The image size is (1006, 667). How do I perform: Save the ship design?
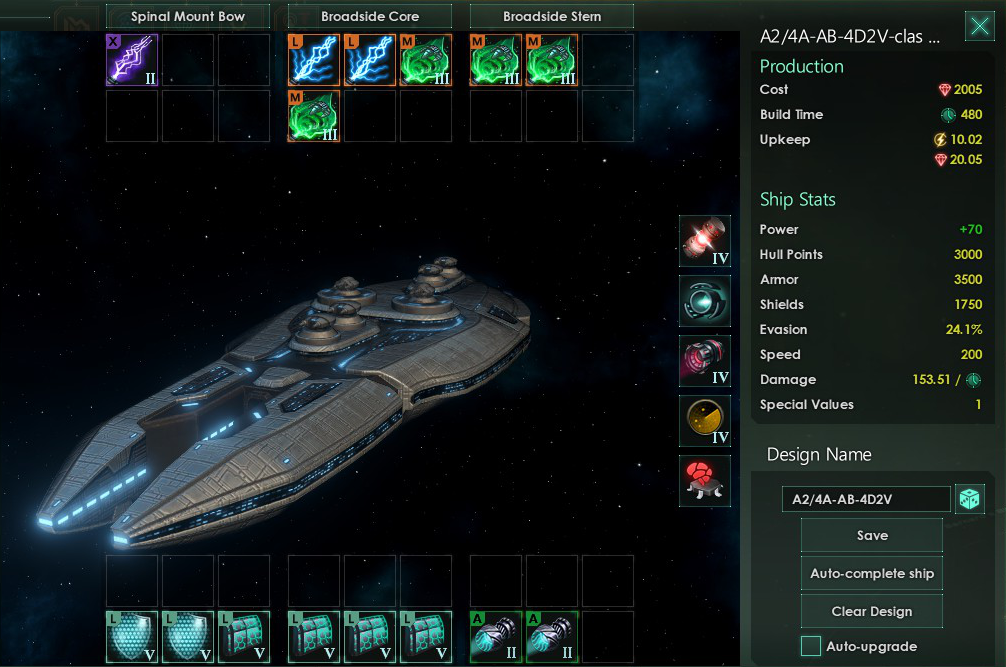coord(871,535)
